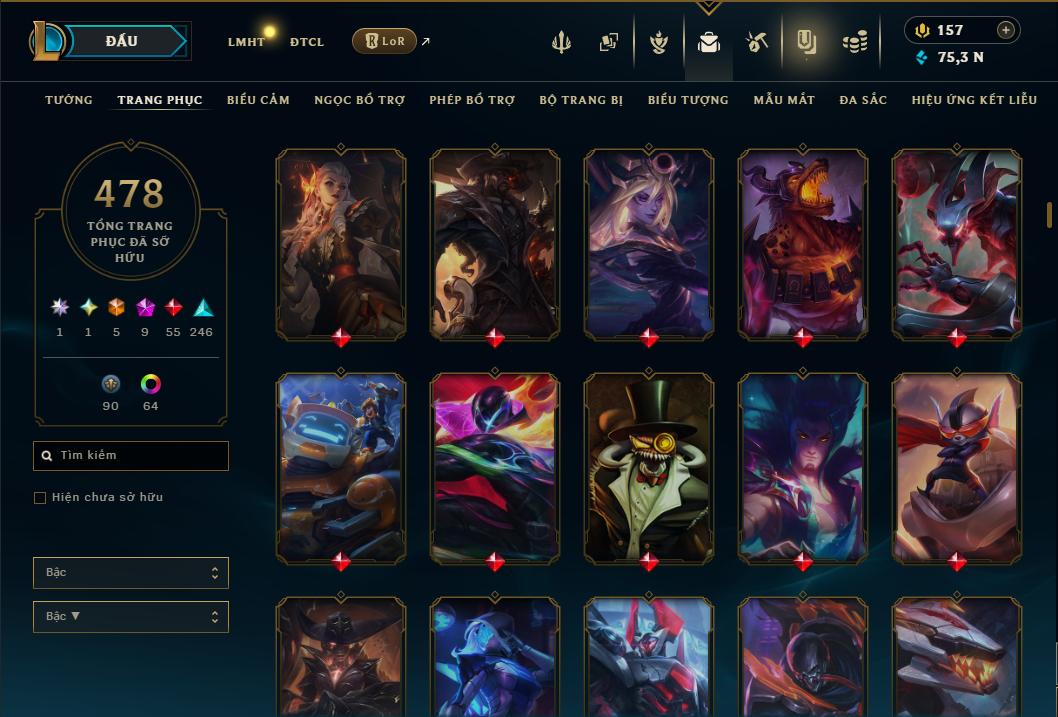This screenshot has height=717, width=1058.
Task: Open the coin stack store icon
Action: point(855,42)
